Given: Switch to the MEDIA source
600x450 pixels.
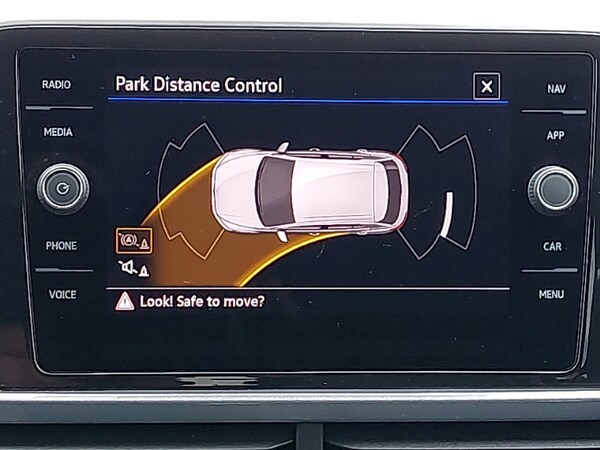Looking at the screenshot, I should tap(58, 132).
